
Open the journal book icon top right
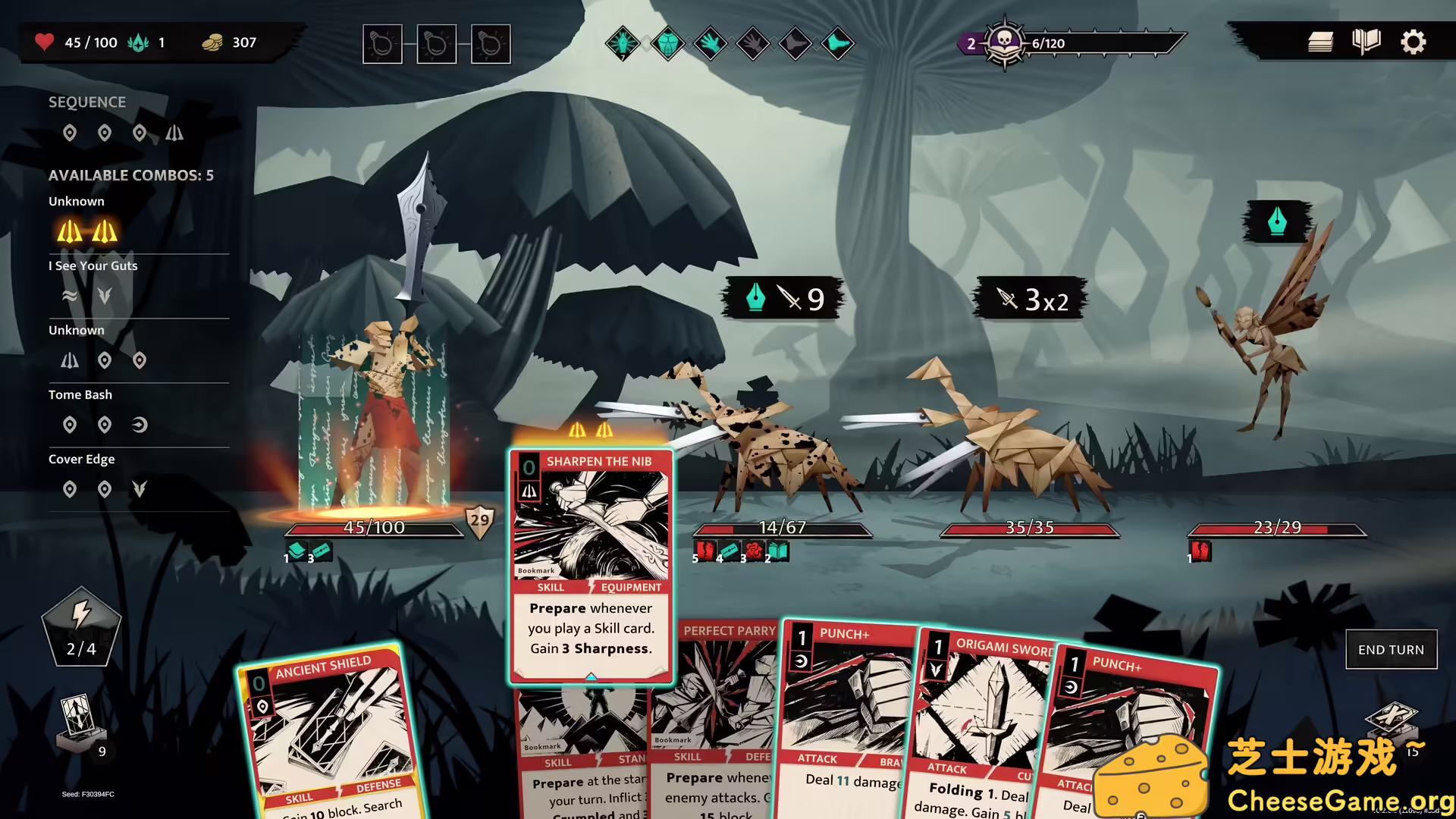click(1367, 42)
